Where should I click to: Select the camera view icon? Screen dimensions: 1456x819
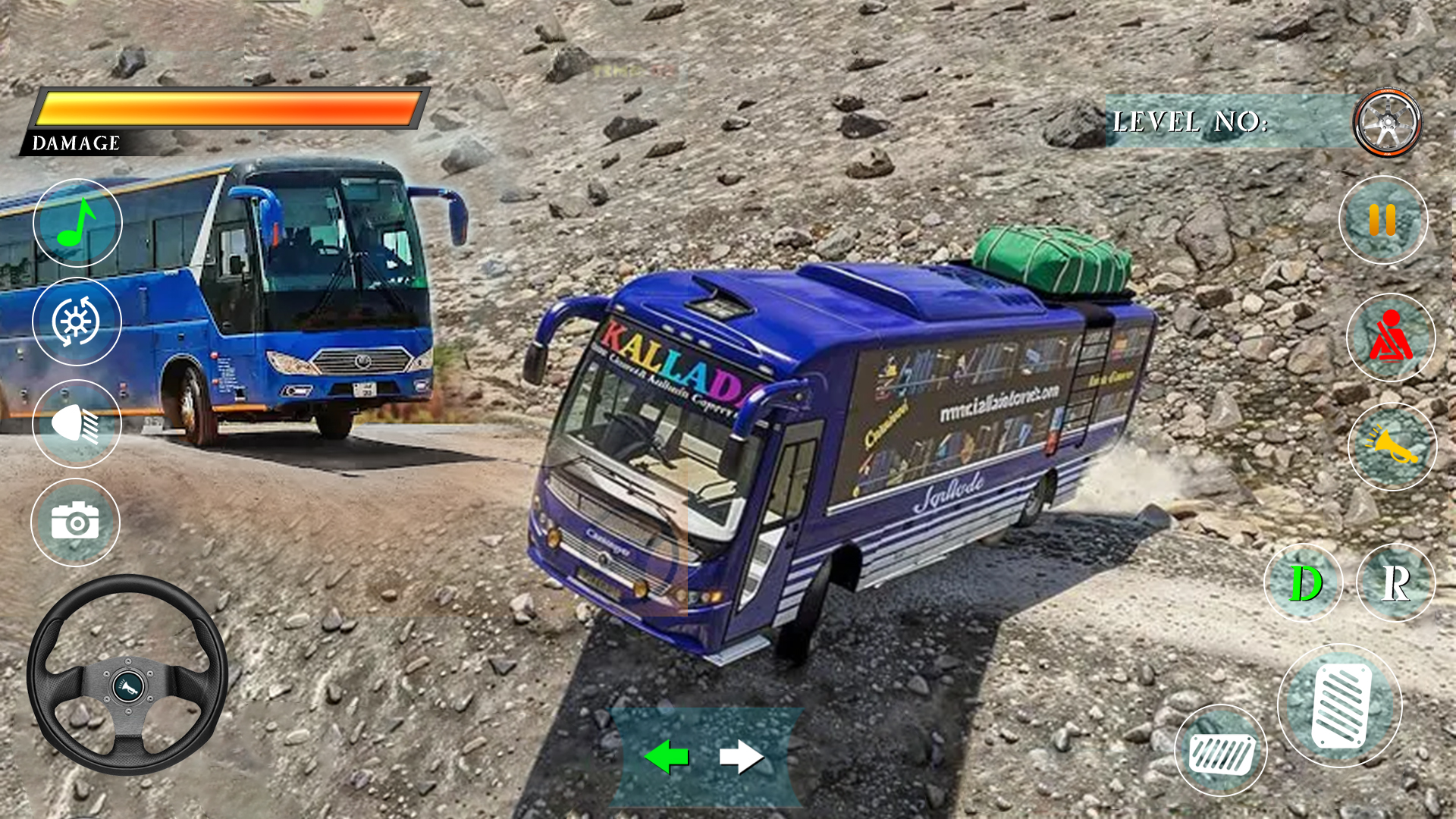(x=77, y=523)
